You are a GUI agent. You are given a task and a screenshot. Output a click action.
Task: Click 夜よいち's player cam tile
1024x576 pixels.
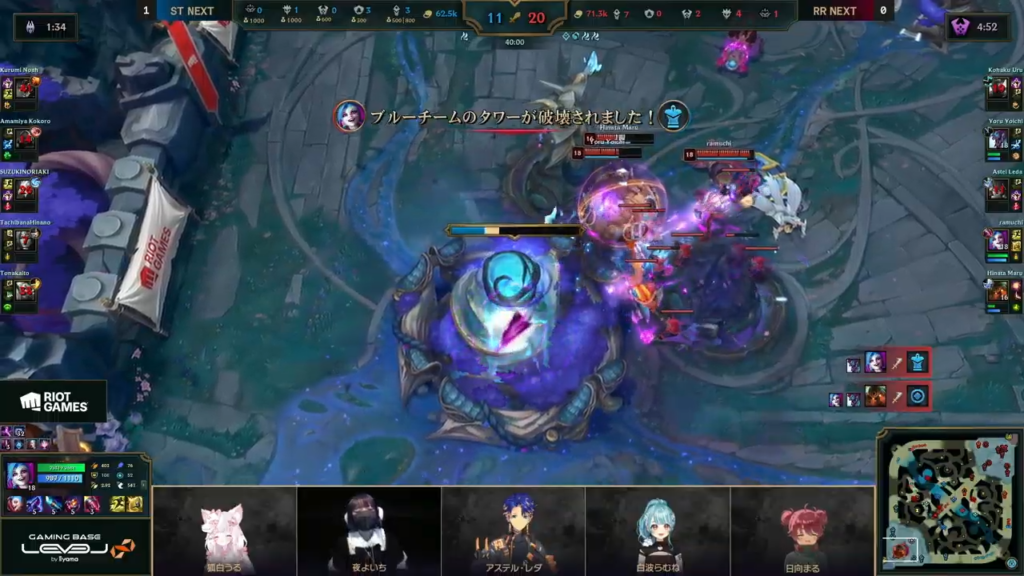coord(368,530)
